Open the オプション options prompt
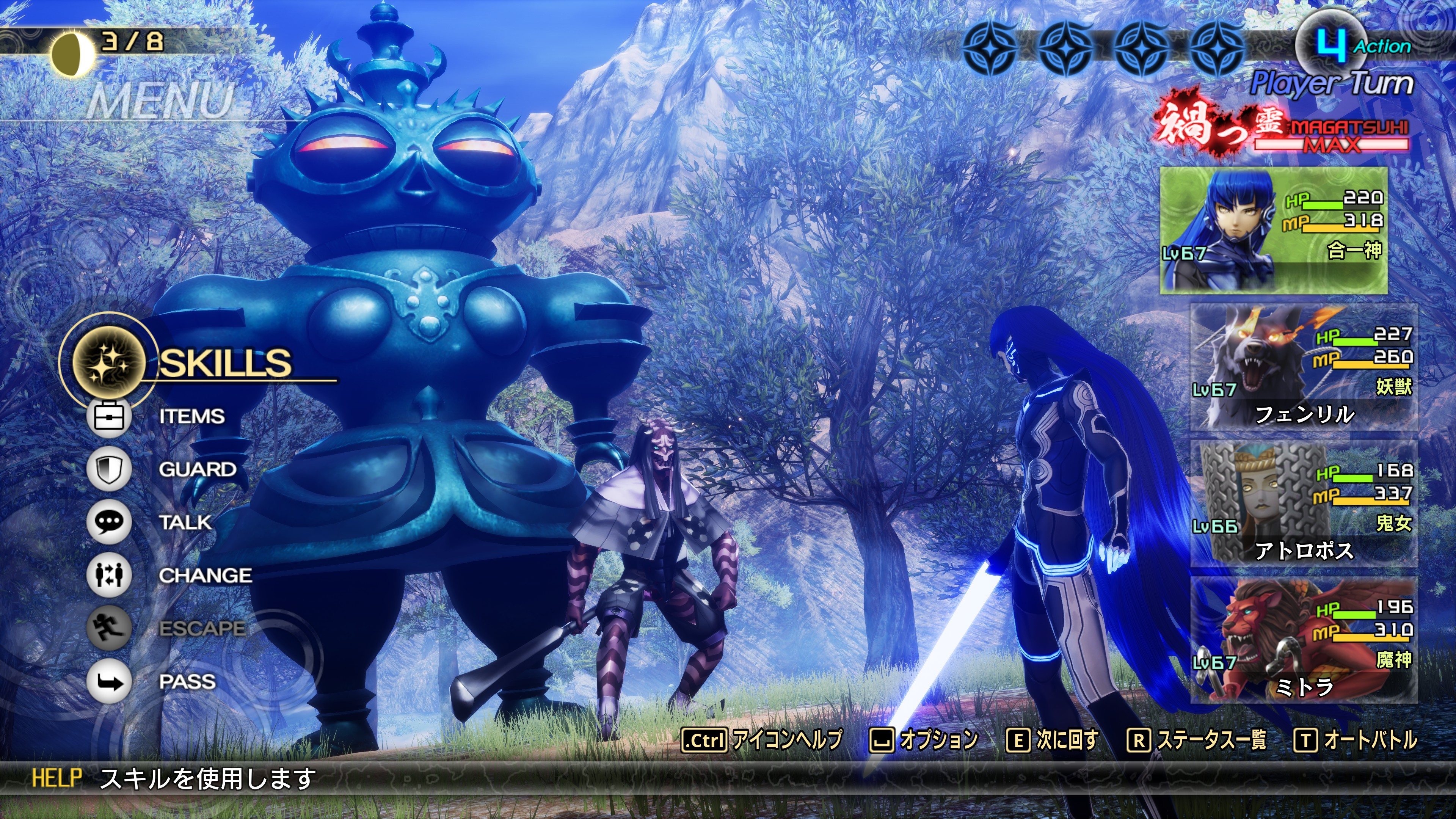This screenshot has height=819, width=1456. coord(924,740)
